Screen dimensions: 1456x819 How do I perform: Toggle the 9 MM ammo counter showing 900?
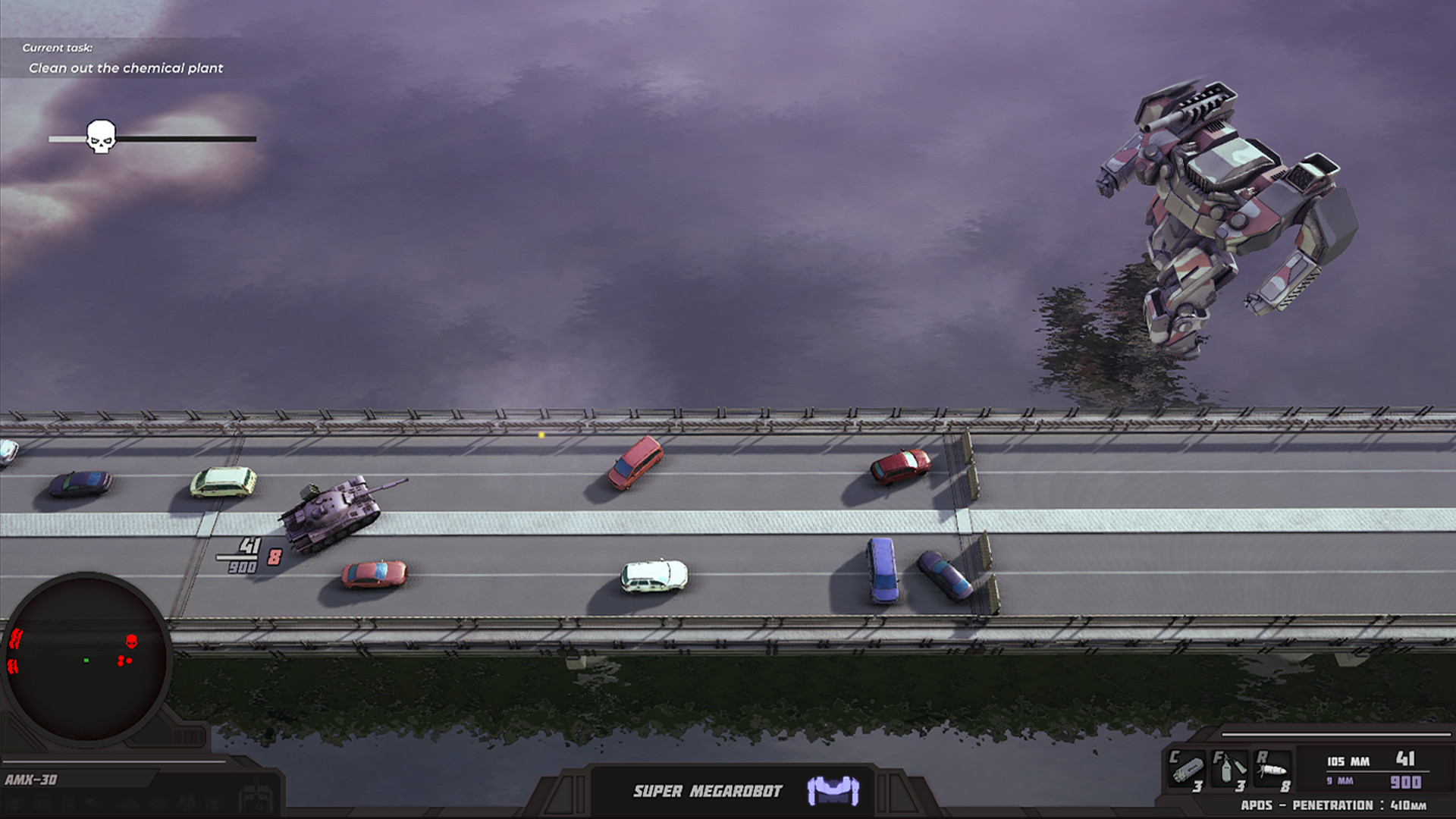tap(1370, 780)
